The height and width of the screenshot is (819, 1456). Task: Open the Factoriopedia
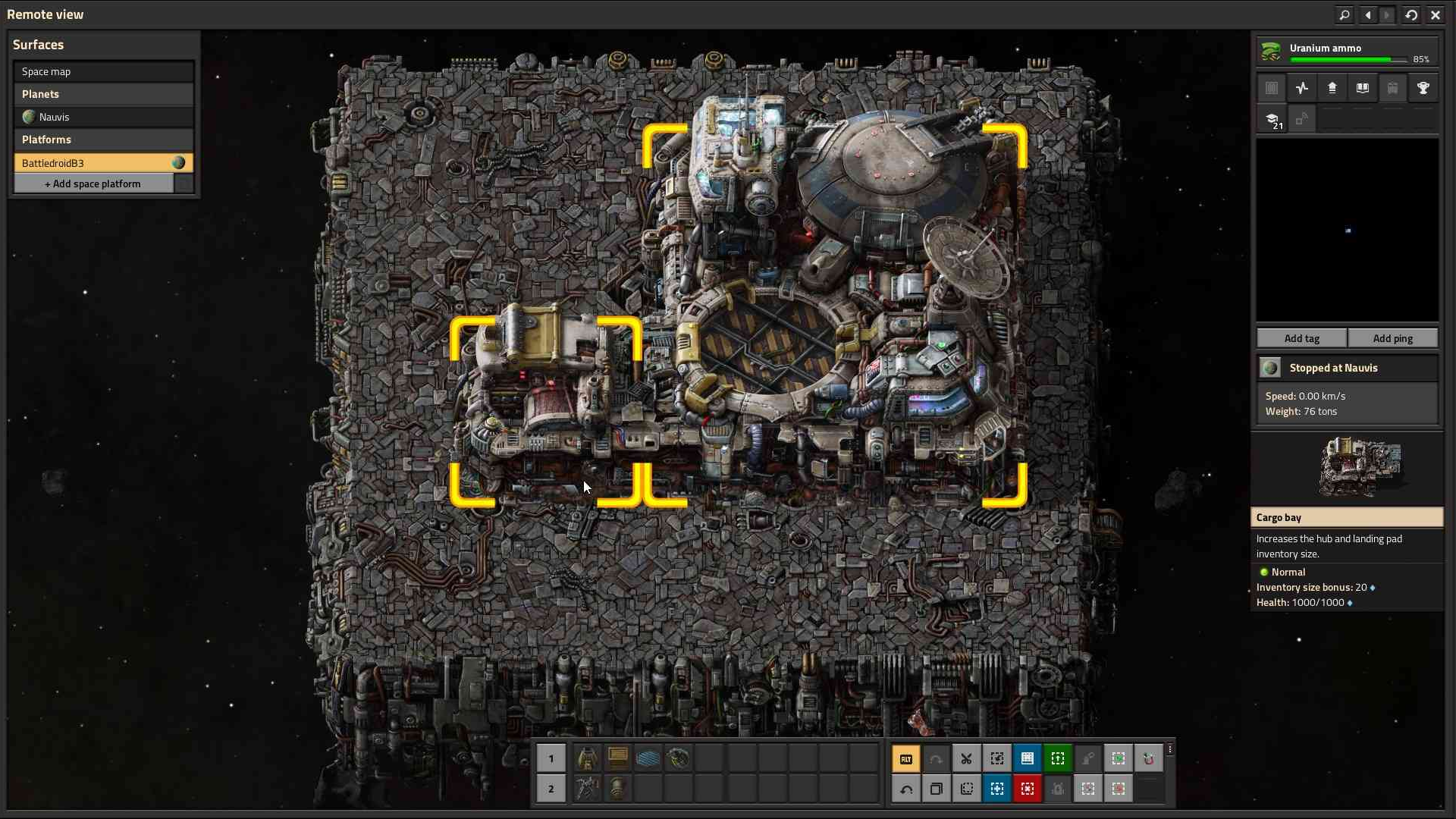[x=1362, y=87]
